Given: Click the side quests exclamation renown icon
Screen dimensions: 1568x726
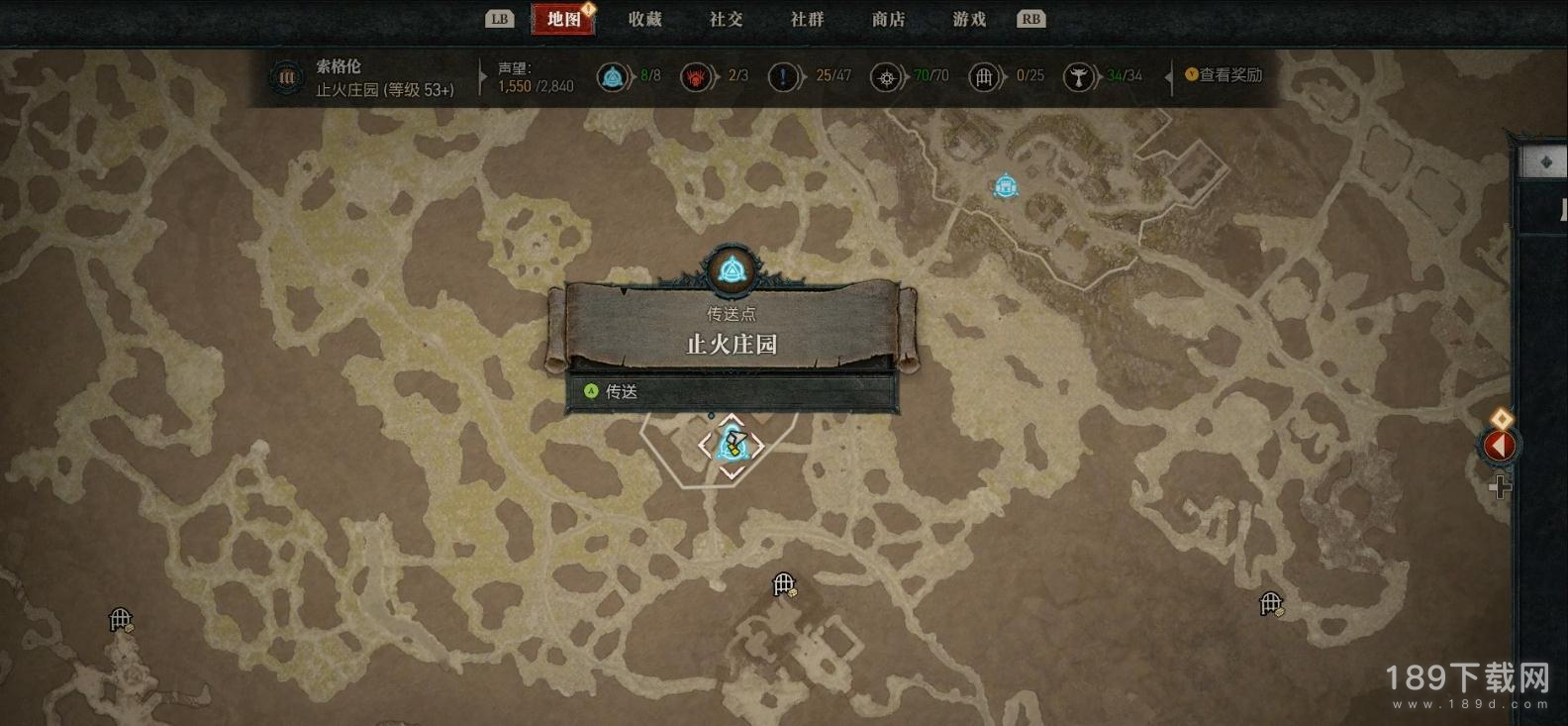Looking at the screenshot, I should [784, 76].
